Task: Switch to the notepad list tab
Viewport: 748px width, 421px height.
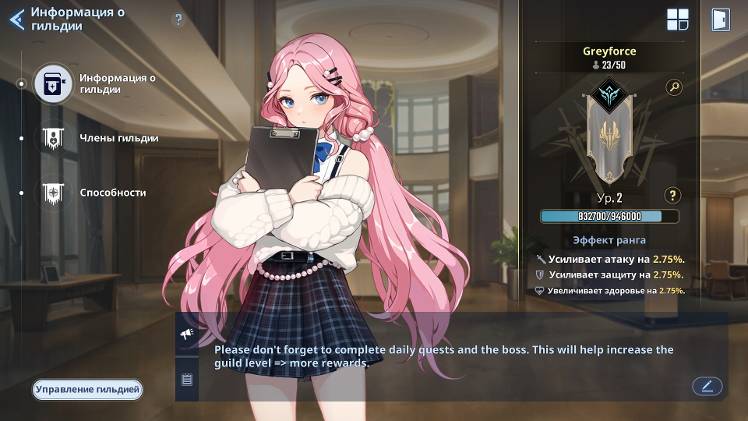Action: pos(187,379)
